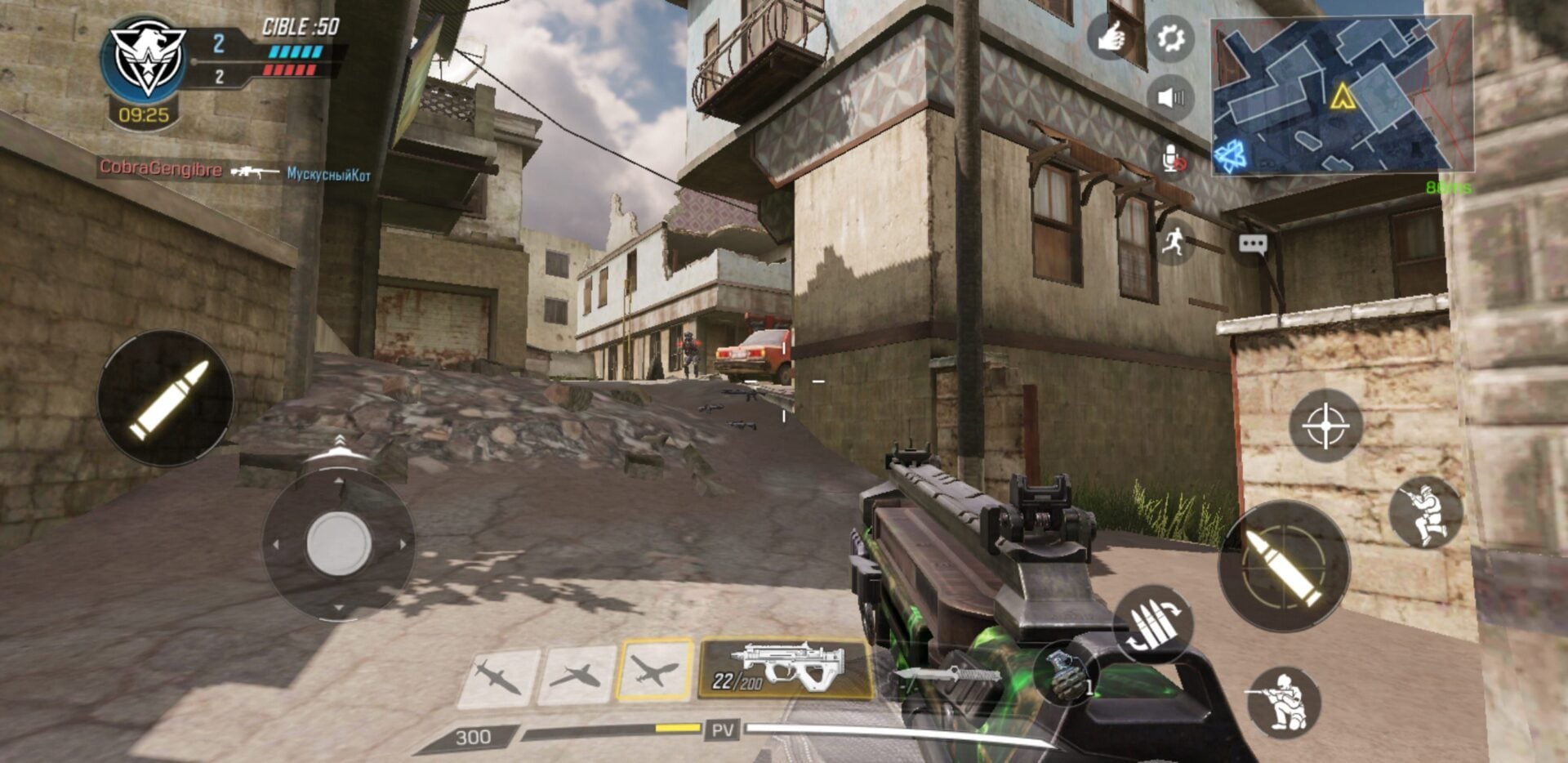Toggle the muted microphone icon
1568x763 pixels.
[x=1174, y=158]
